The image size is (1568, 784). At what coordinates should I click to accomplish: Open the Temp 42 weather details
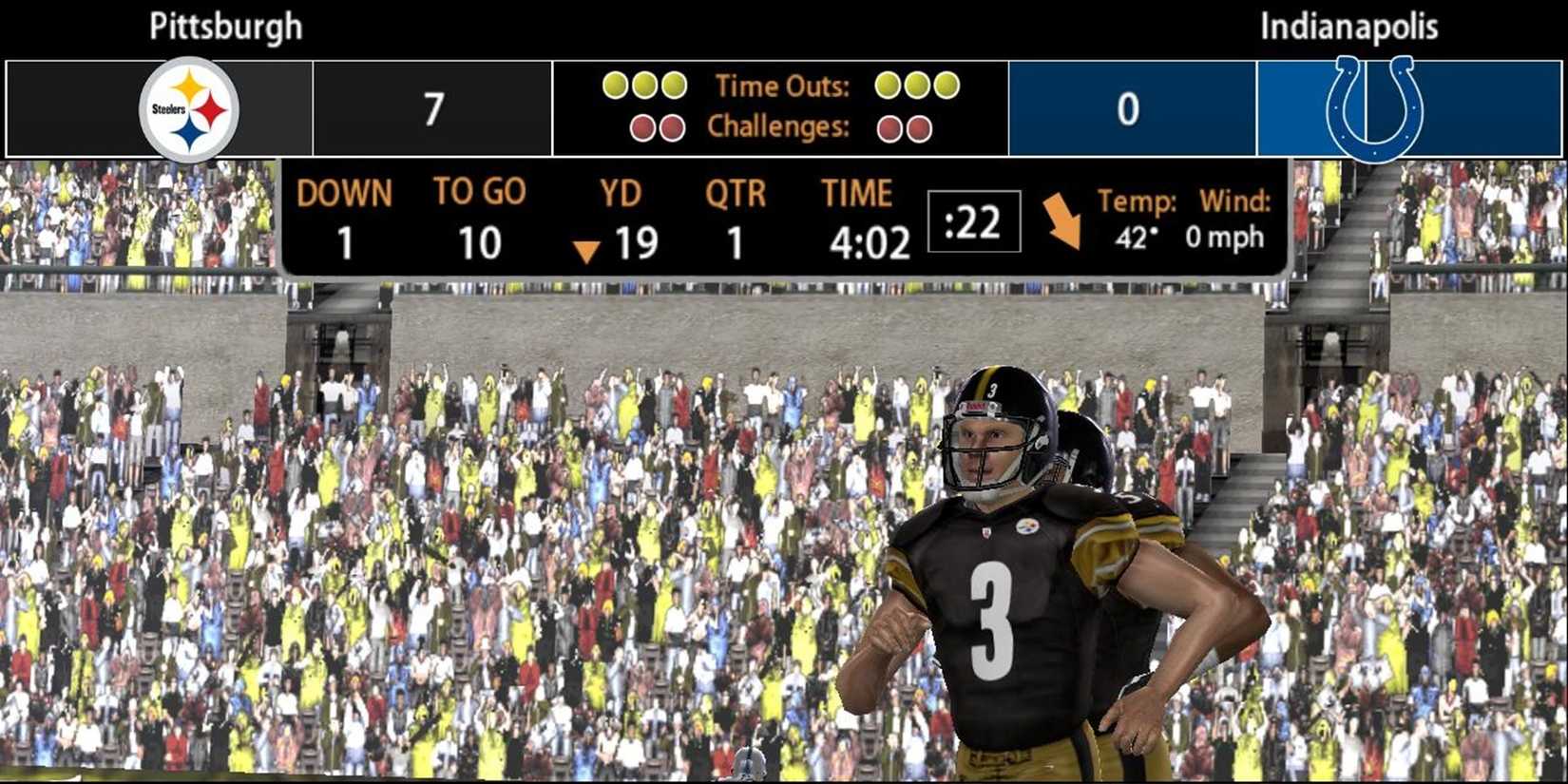click(x=1137, y=219)
